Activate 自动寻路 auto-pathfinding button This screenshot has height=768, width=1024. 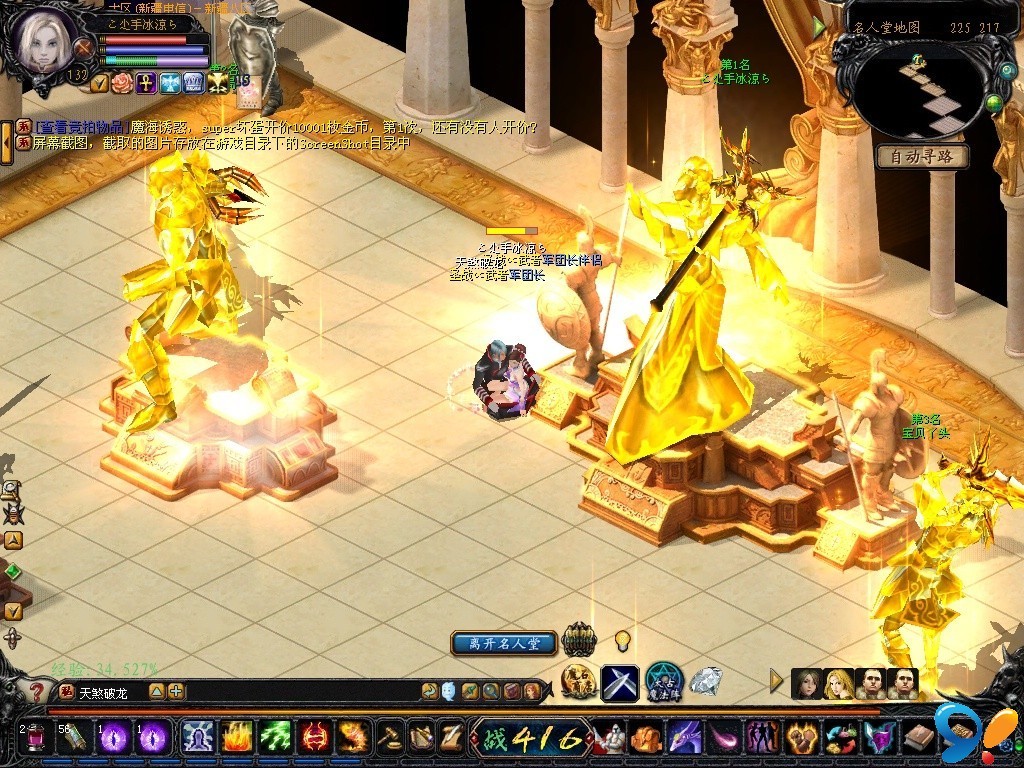(922, 157)
